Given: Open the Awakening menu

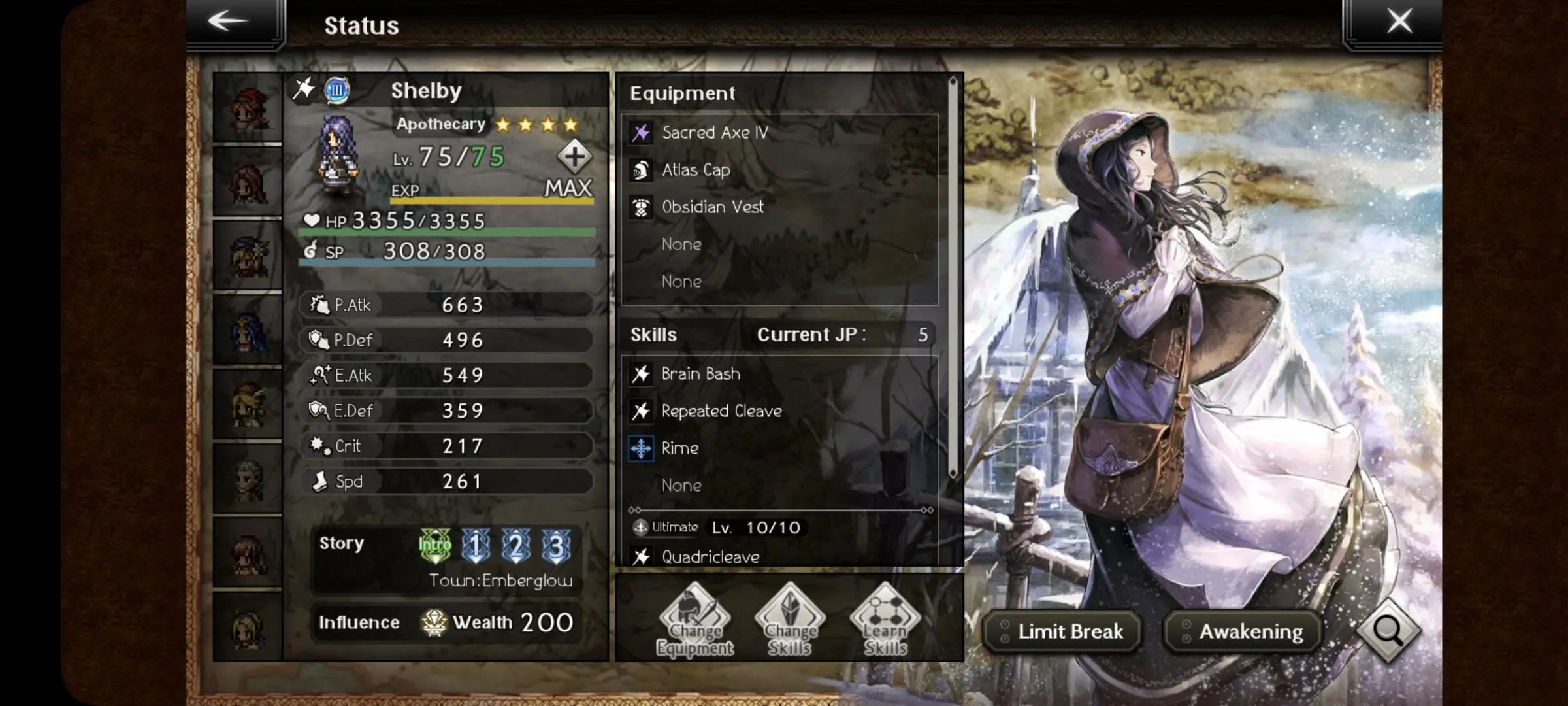Looking at the screenshot, I should point(1243,631).
